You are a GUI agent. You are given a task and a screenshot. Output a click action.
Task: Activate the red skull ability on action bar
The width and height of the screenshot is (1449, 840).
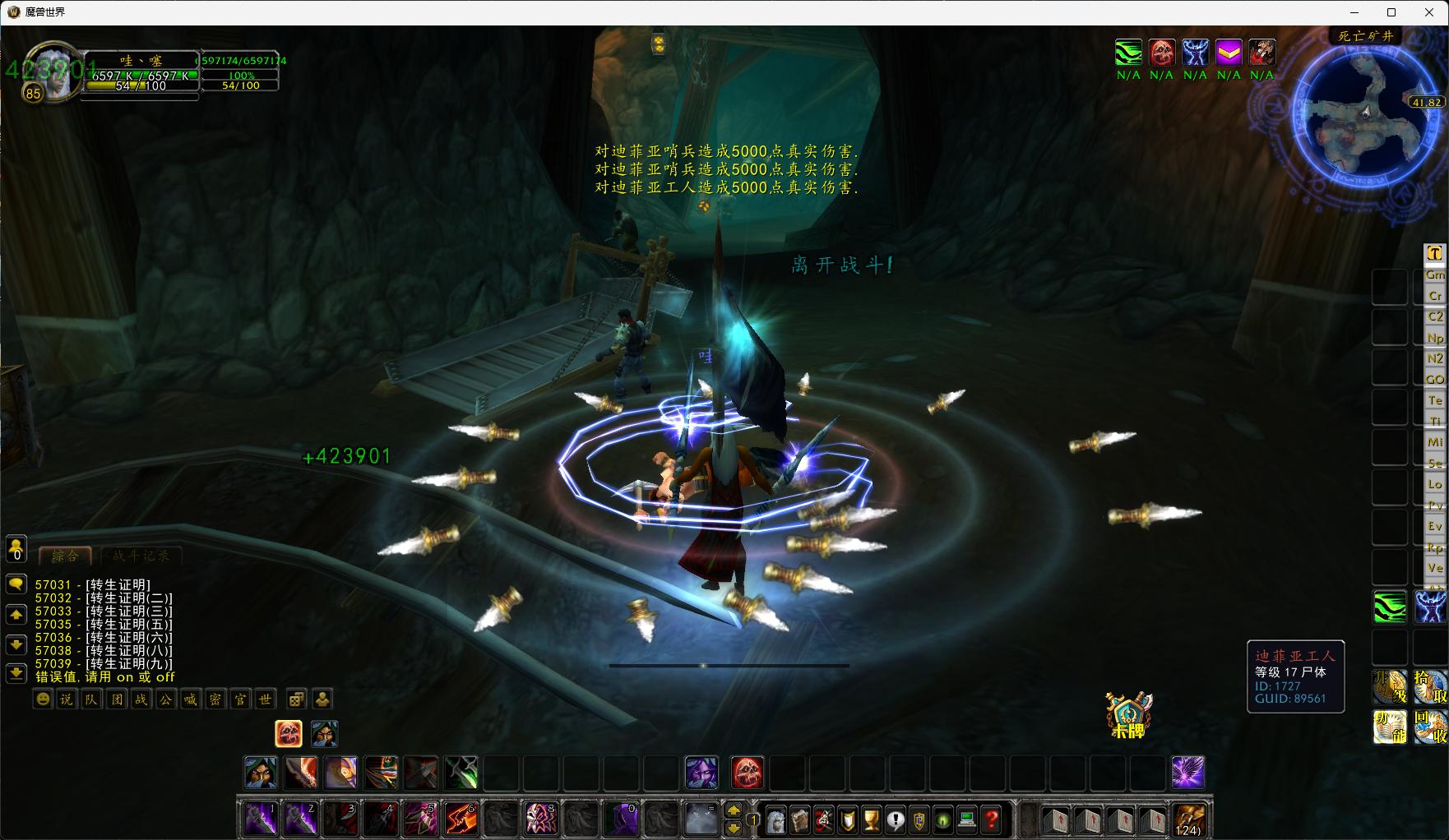[x=747, y=773]
